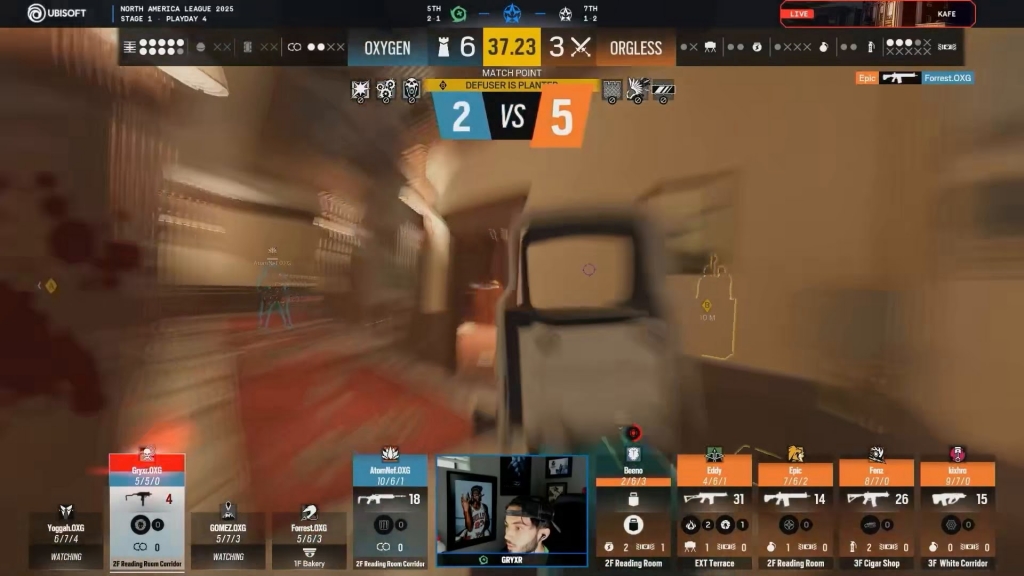Select Beeno's player card
The image size is (1024, 576).
point(633,512)
